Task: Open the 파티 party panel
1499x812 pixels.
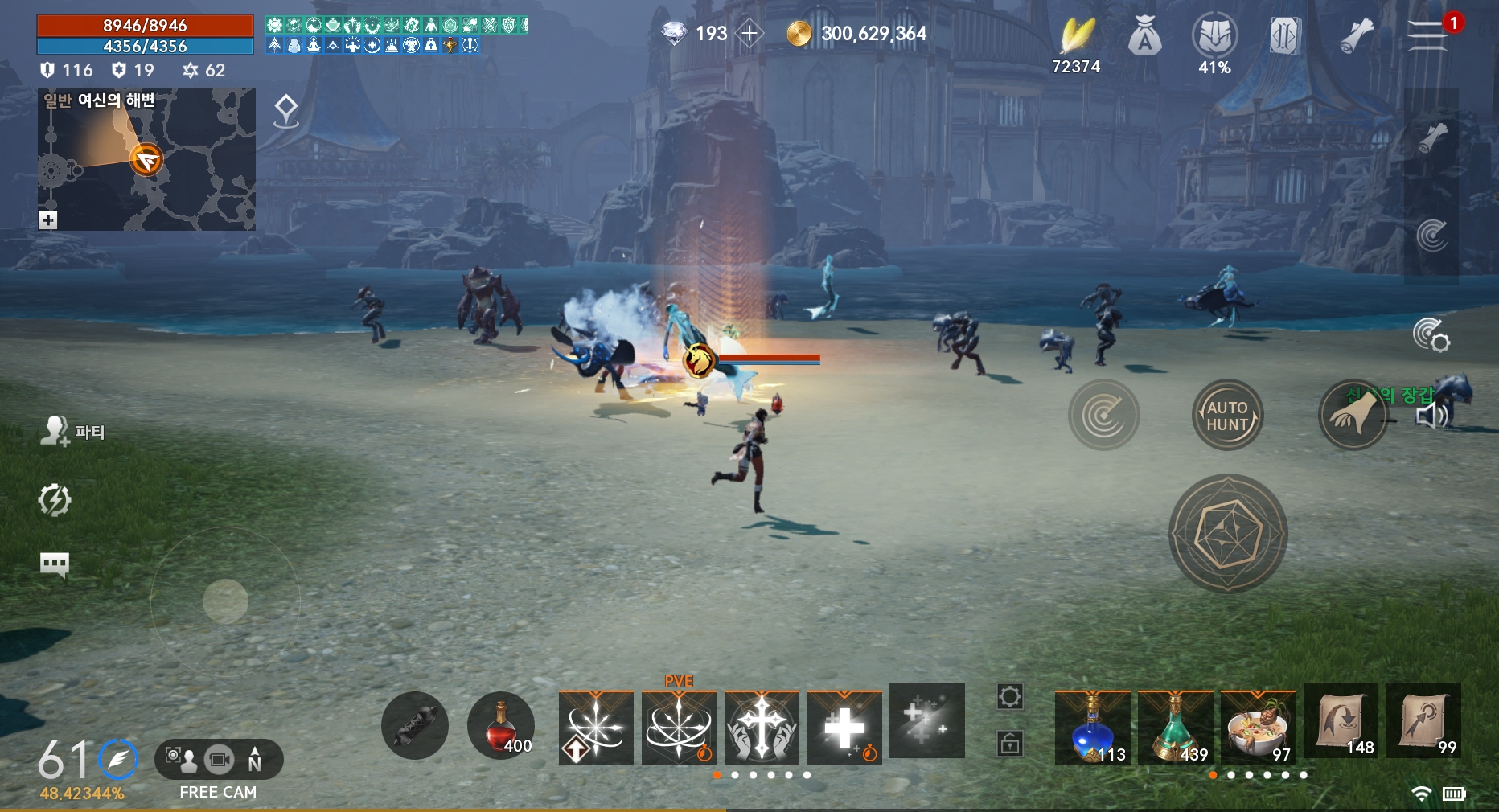Action: point(72,432)
